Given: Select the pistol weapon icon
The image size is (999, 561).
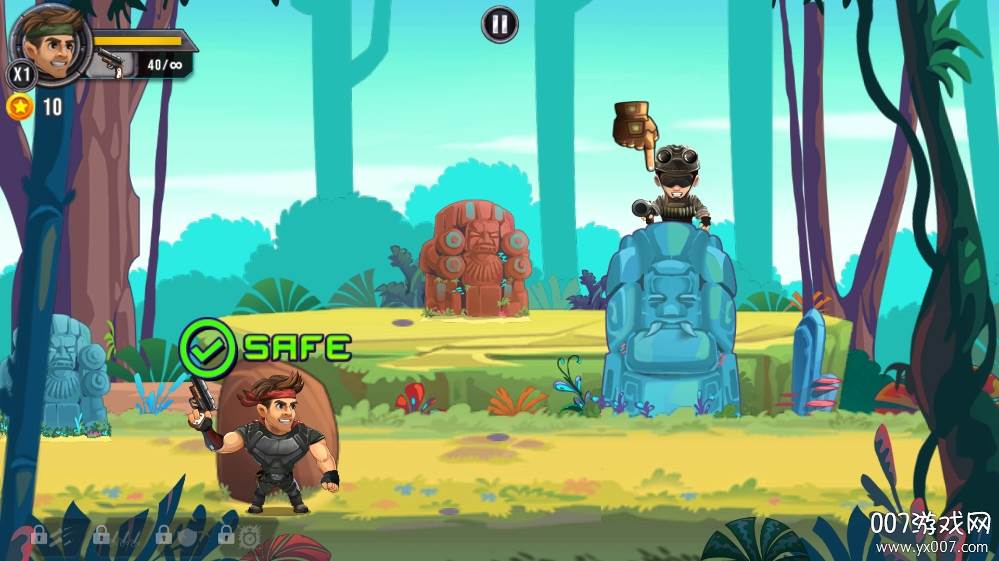Looking at the screenshot, I should click(x=109, y=65).
